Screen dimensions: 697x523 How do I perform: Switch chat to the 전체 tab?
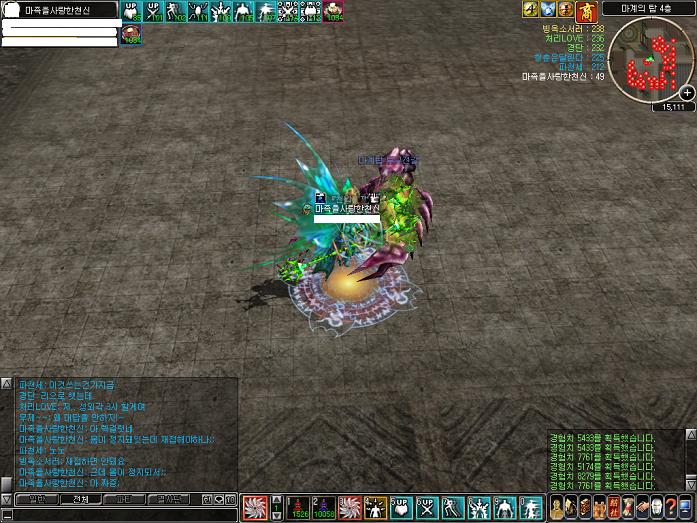pyautogui.click(x=80, y=498)
